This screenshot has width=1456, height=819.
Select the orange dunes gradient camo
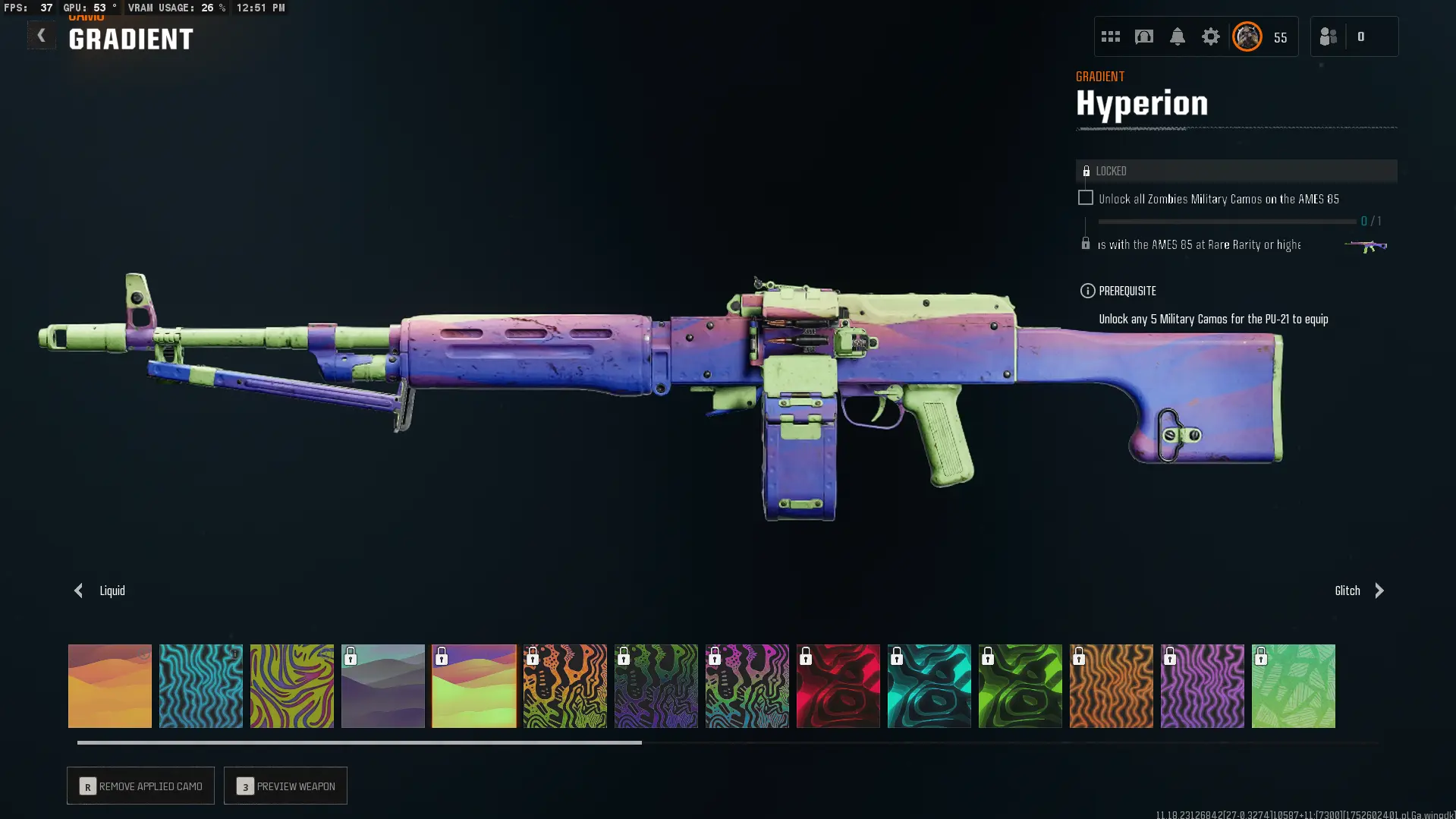(110, 686)
